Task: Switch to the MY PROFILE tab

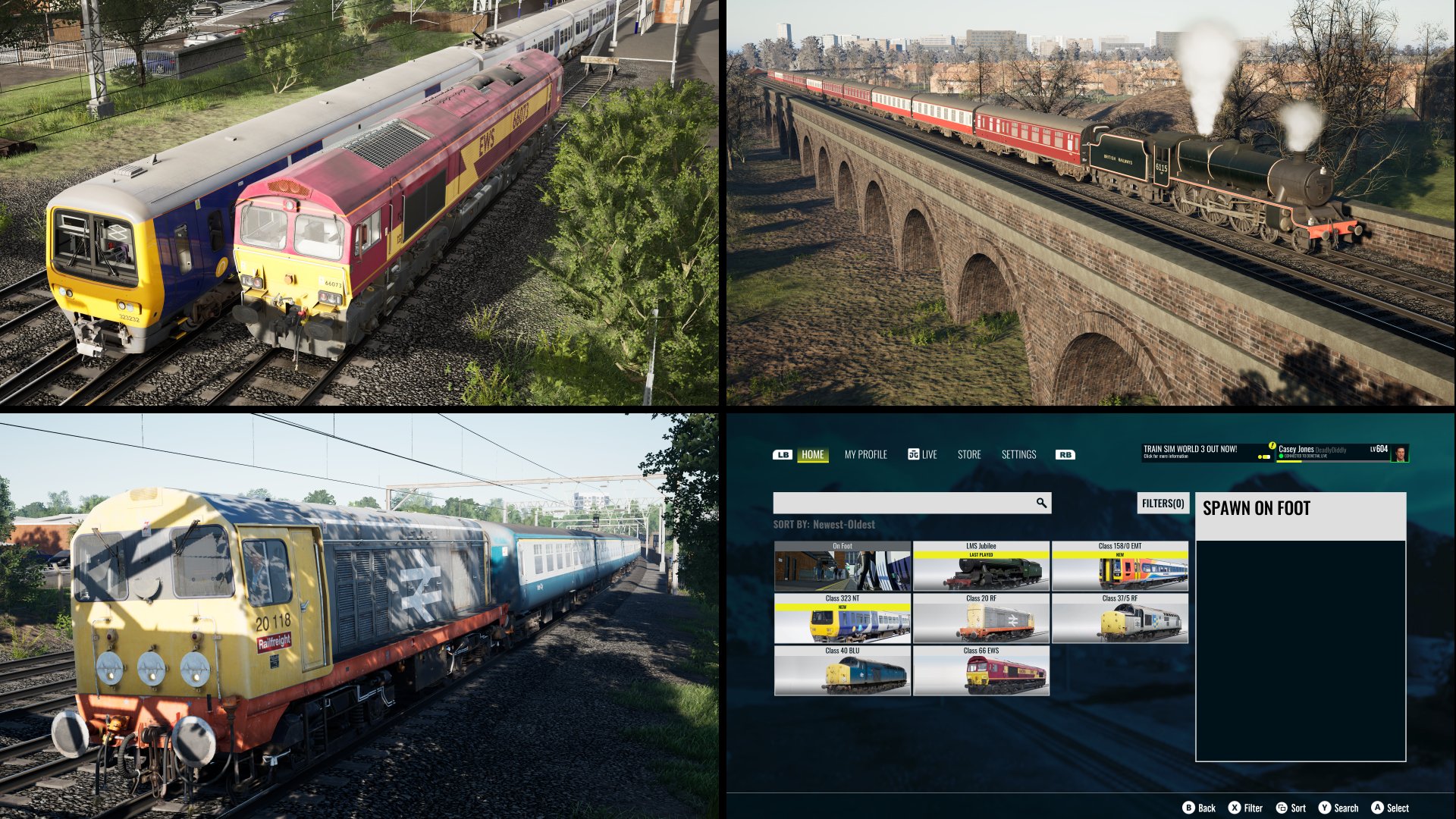Action: 864,455
